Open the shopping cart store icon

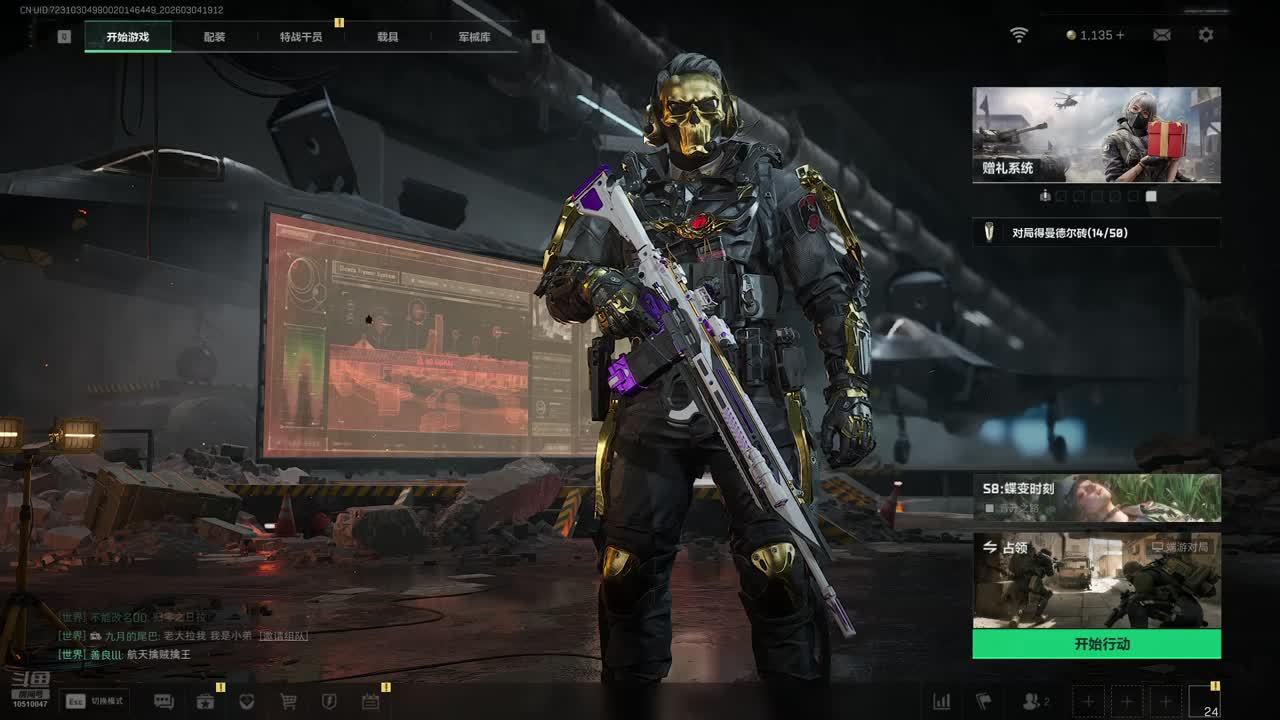click(x=288, y=702)
